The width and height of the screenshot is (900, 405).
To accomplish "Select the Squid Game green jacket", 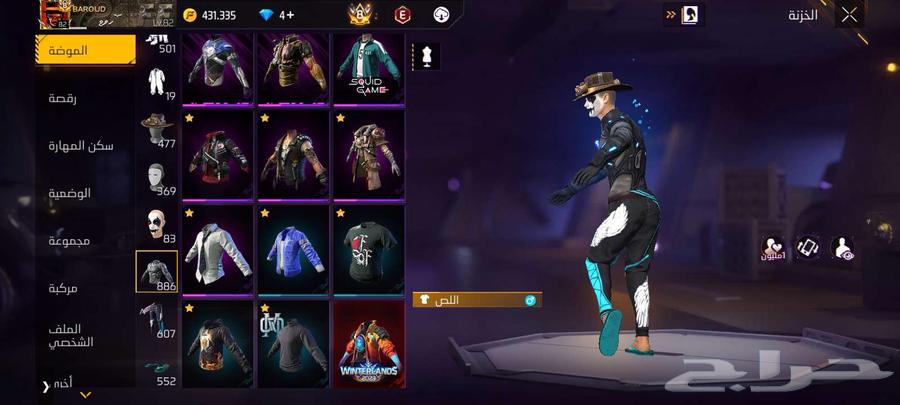I will coord(368,68).
